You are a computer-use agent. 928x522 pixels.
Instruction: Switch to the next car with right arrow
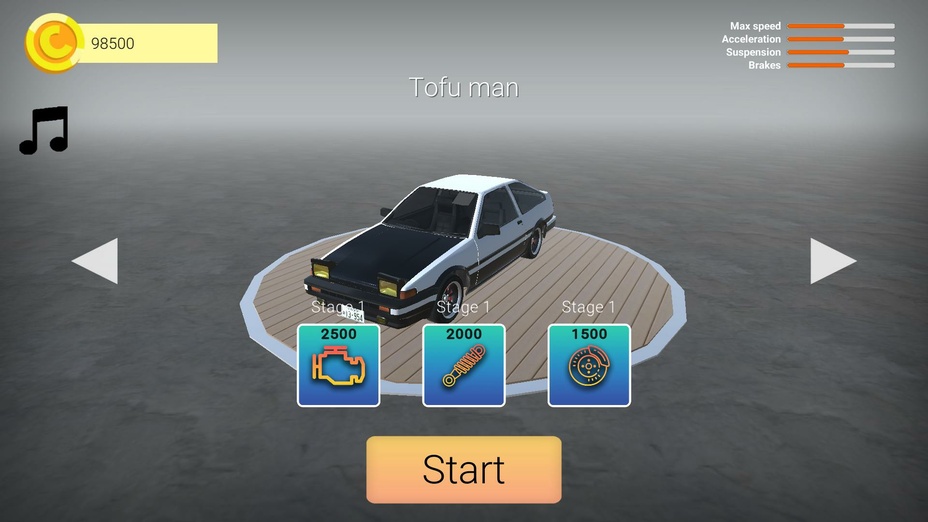click(x=832, y=261)
